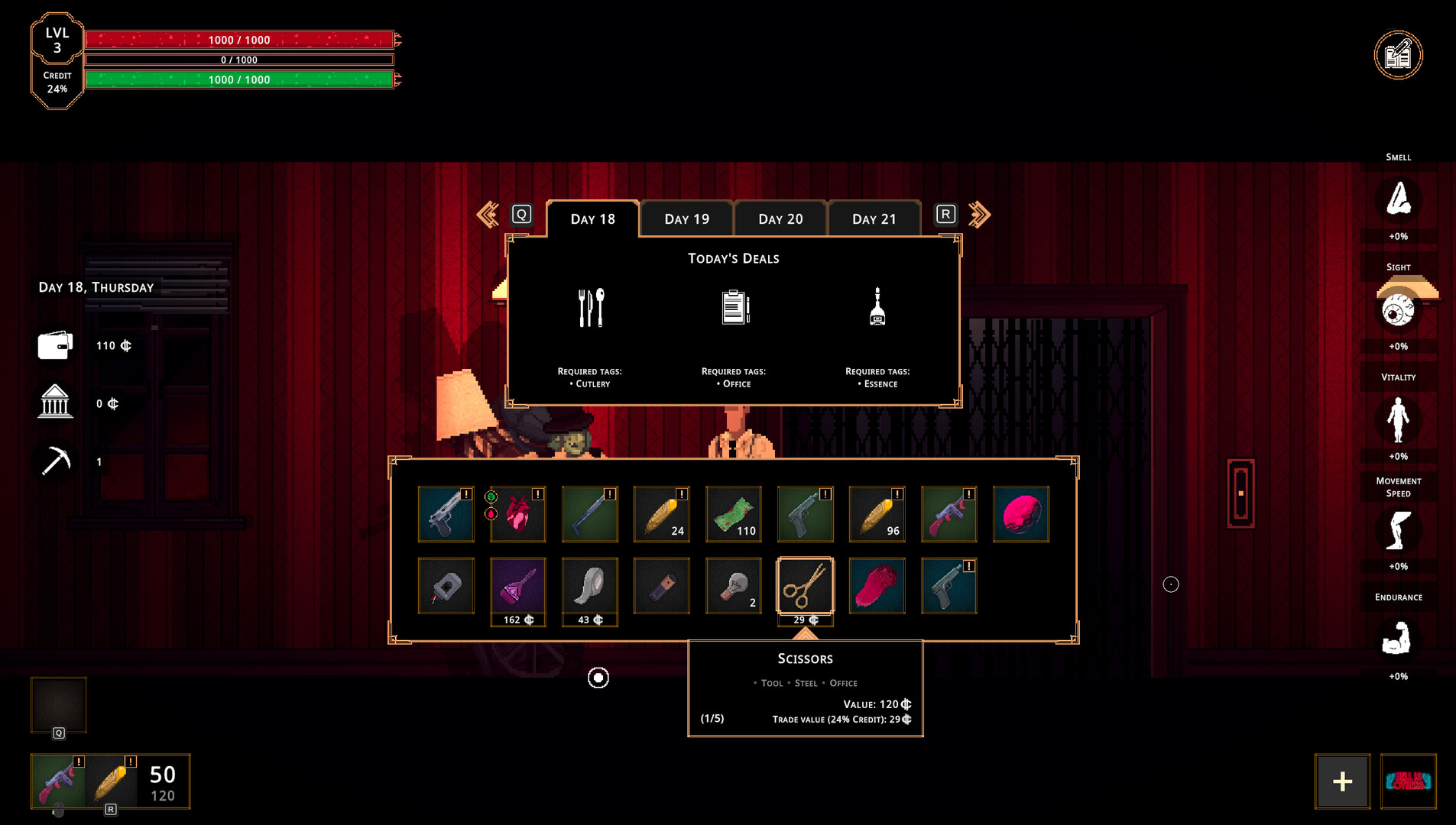
Task: Click the exclamation badge on the tommy gun
Action: pos(968,494)
